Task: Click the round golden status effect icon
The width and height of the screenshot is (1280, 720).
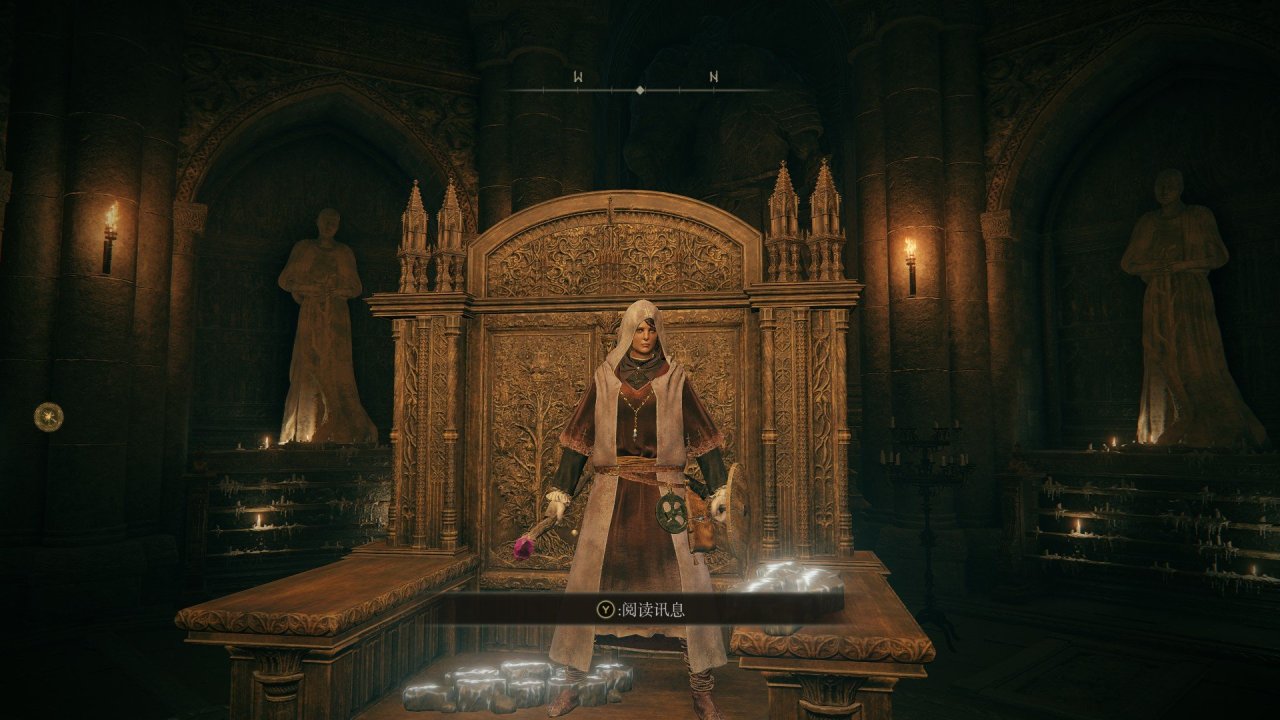Action: pos(48,416)
